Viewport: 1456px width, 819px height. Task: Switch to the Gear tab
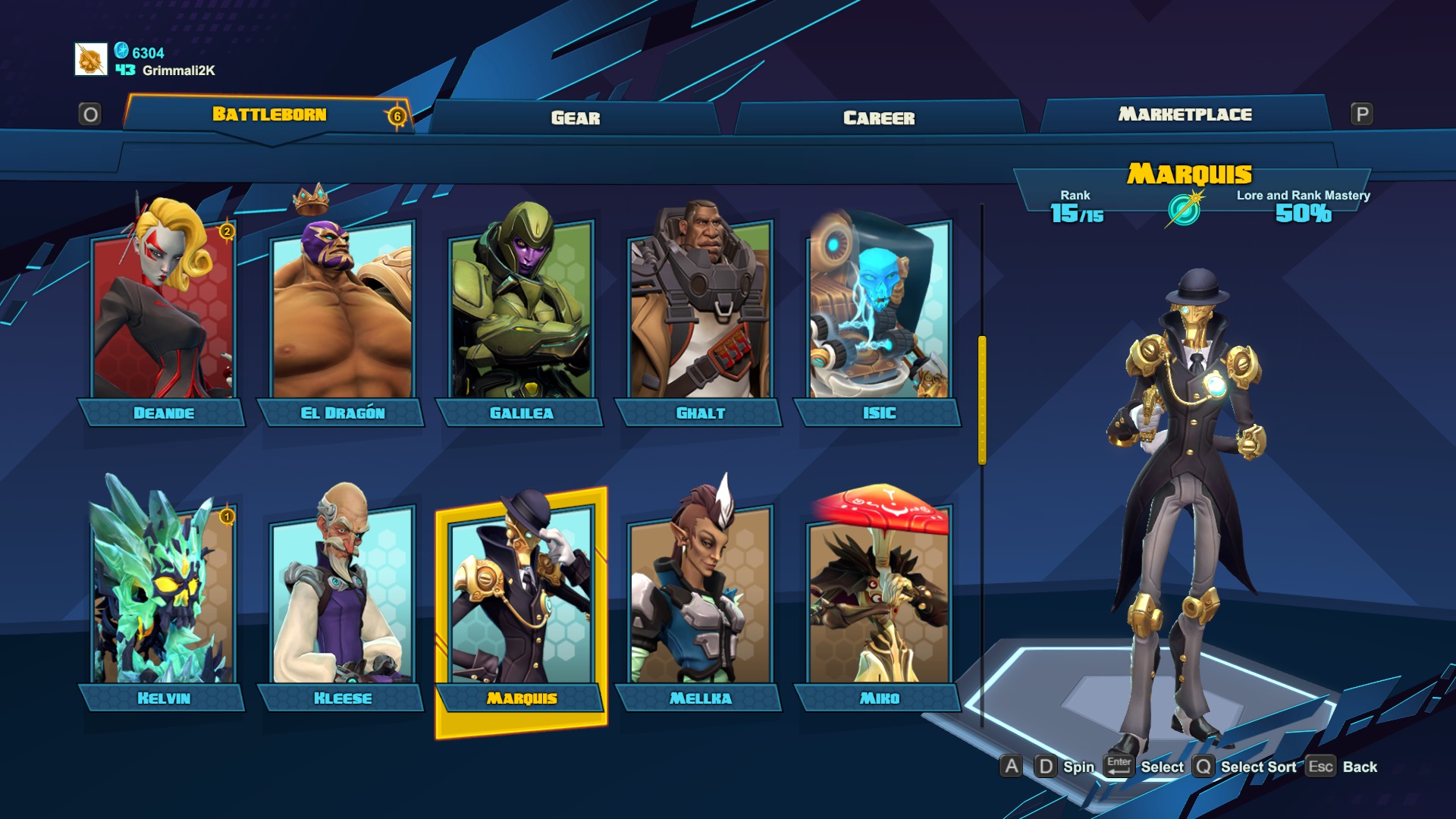tap(575, 118)
